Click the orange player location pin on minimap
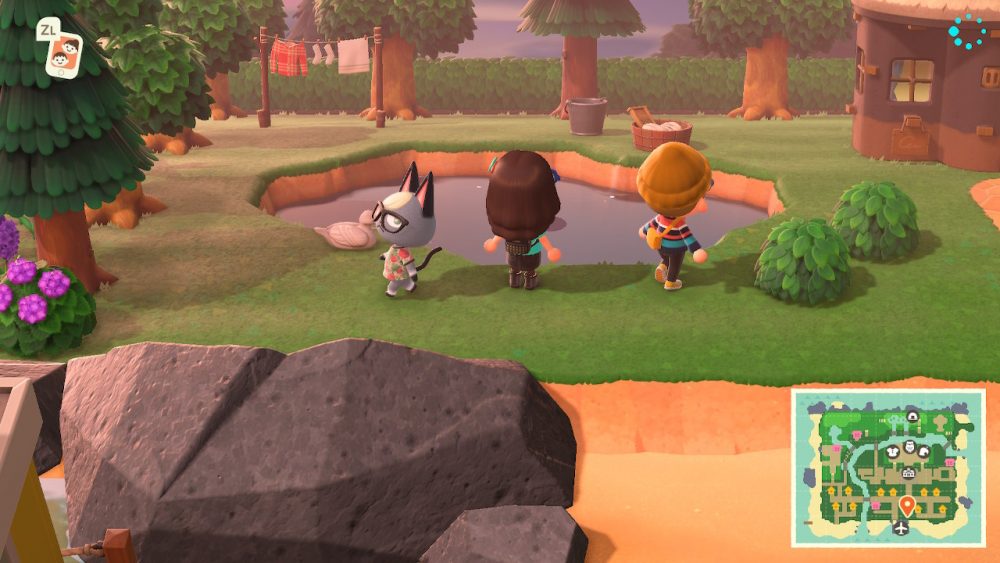The height and width of the screenshot is (563, 1000). 907,504
